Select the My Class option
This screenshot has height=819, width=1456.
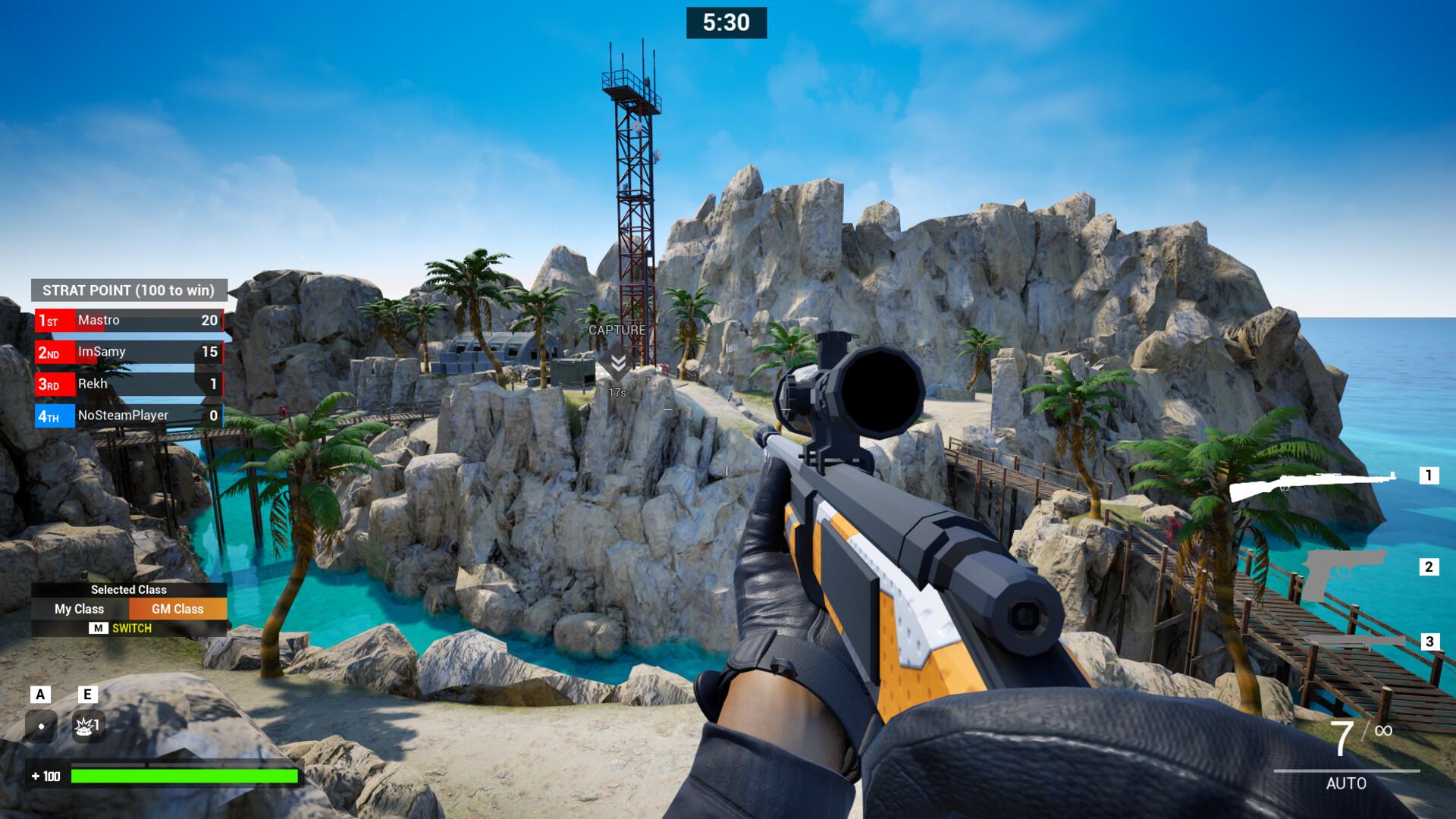coord(79,609)
